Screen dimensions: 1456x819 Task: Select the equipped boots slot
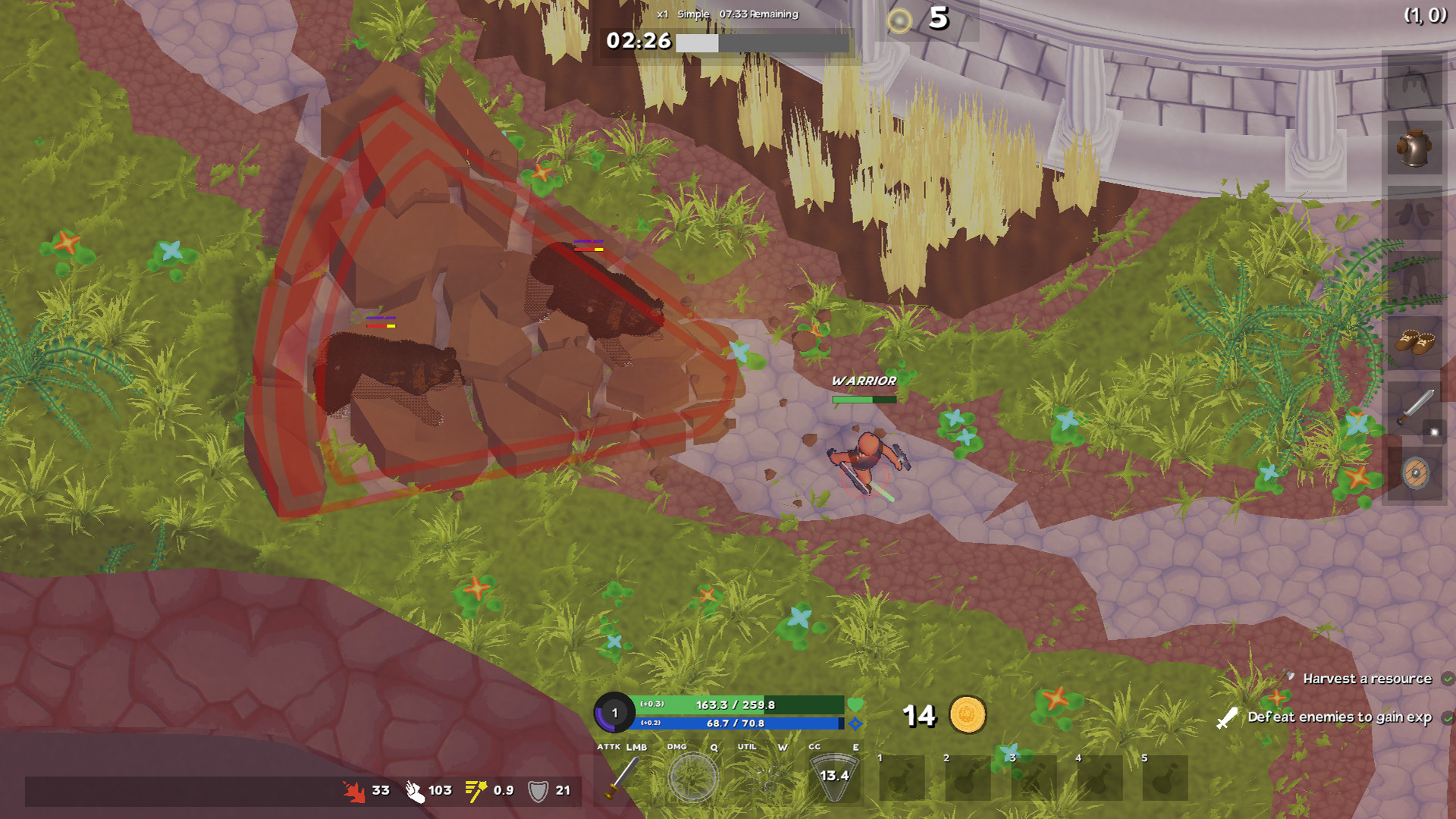(x=1415, y=341)
